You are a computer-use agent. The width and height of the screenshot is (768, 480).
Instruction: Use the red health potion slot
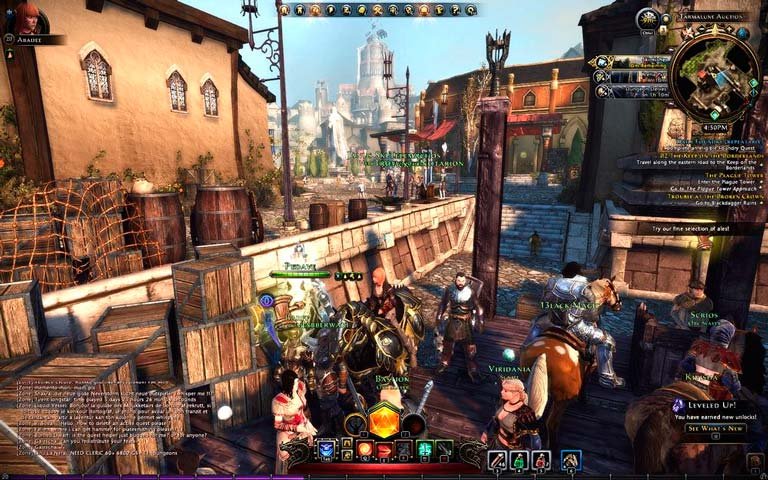click(541, 460)
